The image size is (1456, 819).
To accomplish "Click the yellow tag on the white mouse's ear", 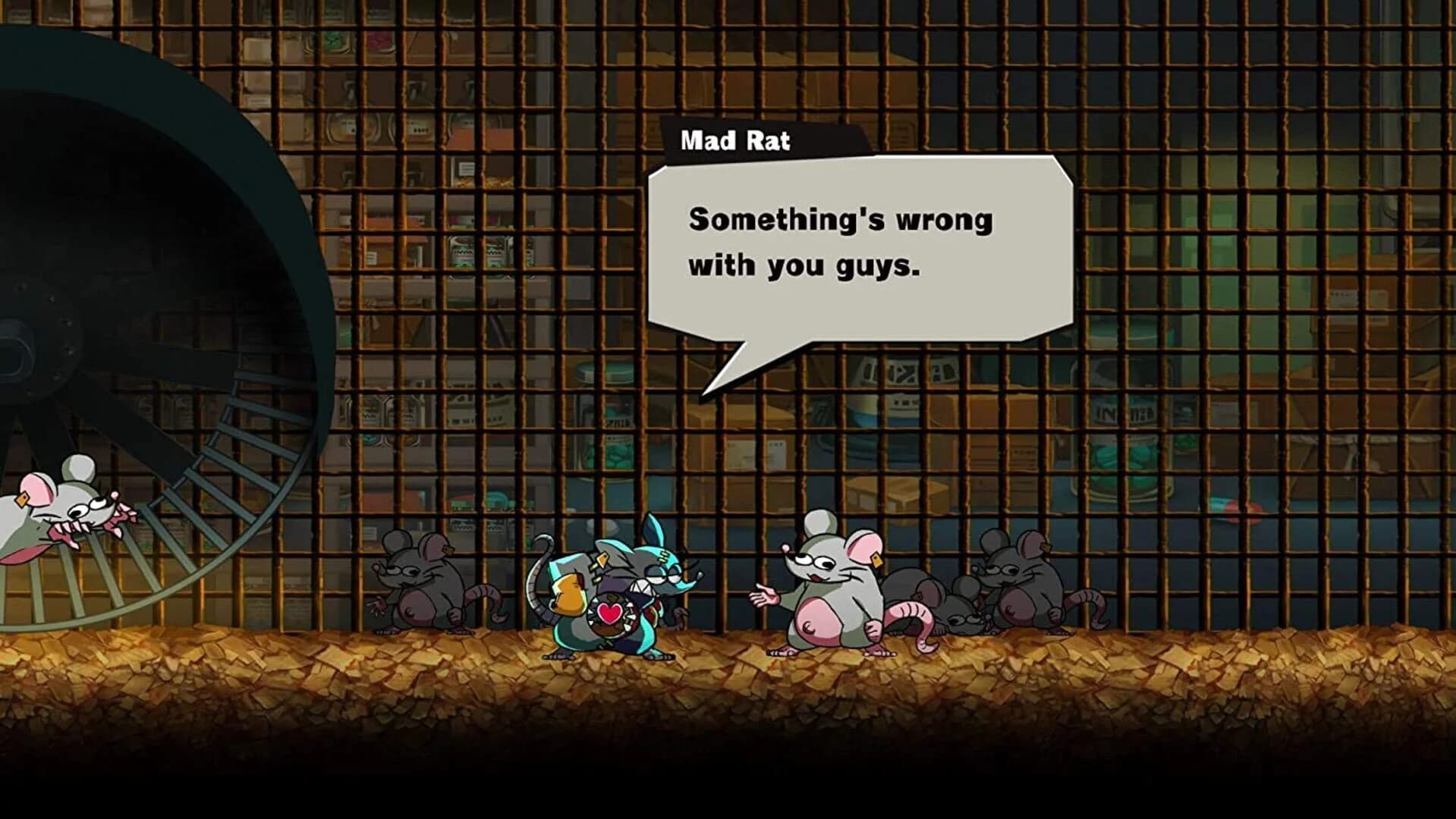I will tap(876, 561).
